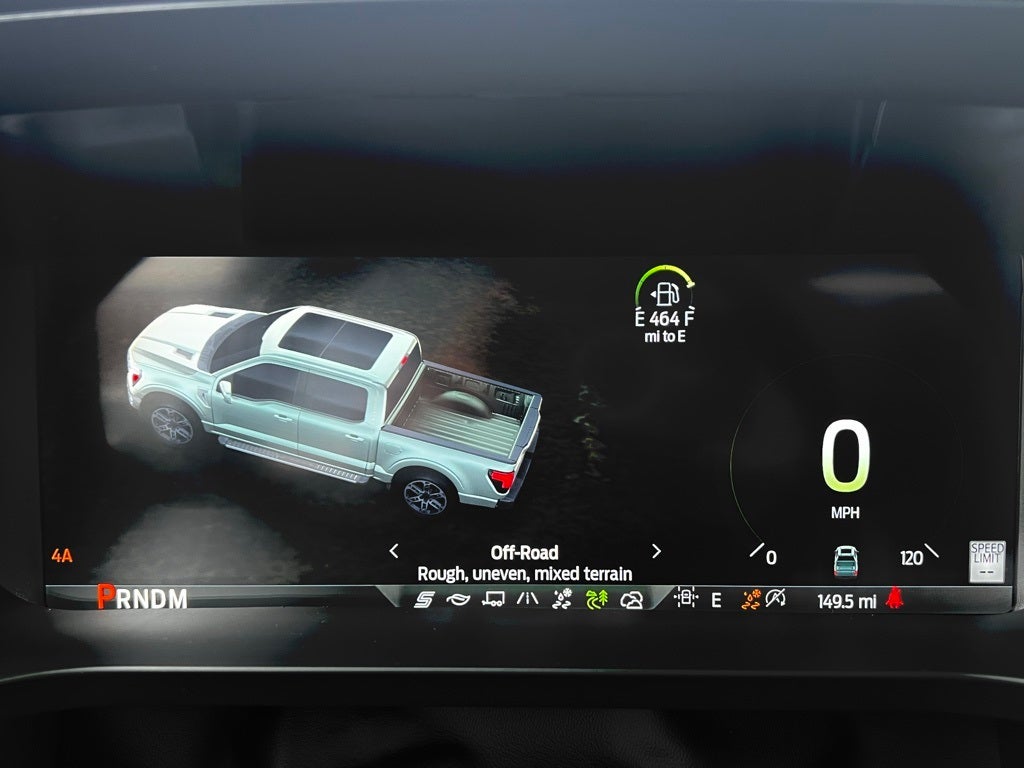Choose the rock crawl mode icon
The height and width of the screenshot is (768, 1024).
[x=631, y=600]
